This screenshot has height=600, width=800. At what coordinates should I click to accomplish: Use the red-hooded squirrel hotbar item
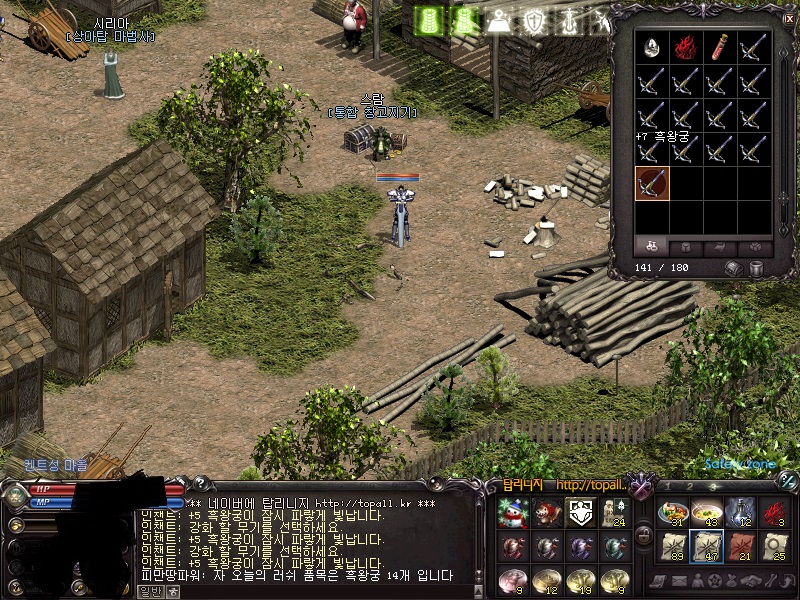[546, 513]
